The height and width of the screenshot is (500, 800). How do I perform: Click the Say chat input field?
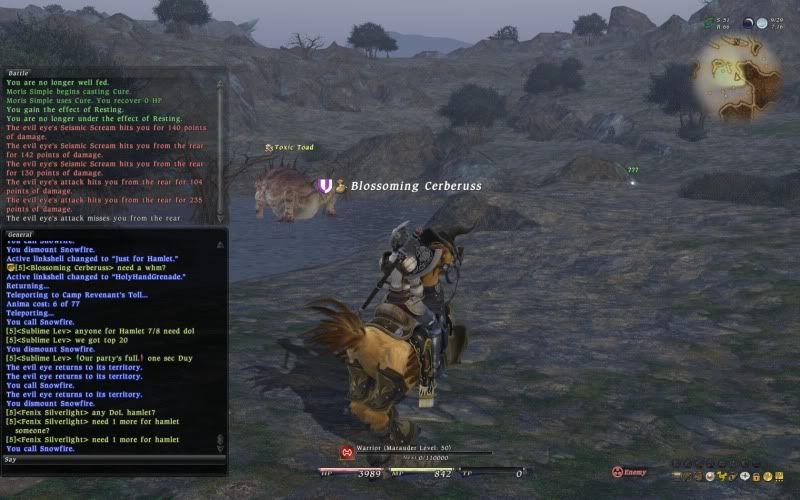(110, 460)
